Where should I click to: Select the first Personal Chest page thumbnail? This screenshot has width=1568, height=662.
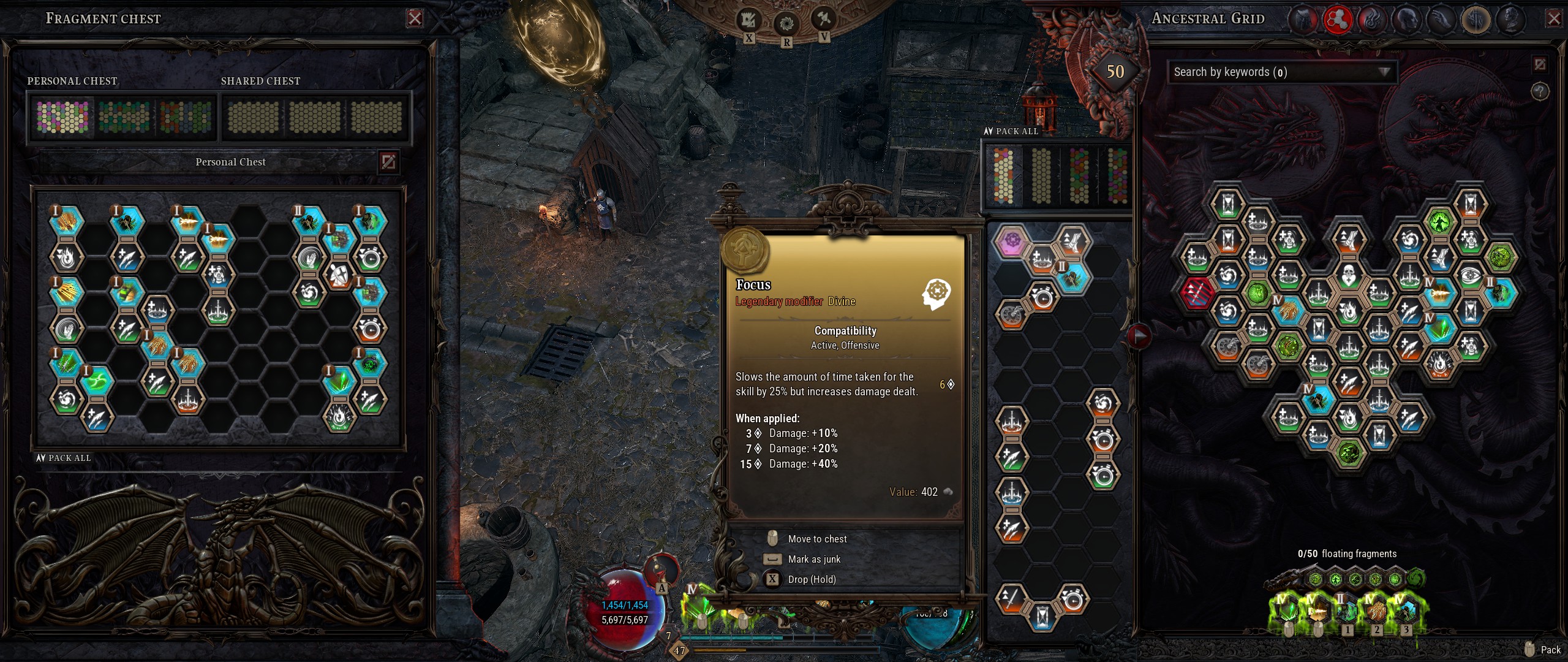tap(62, 116)
